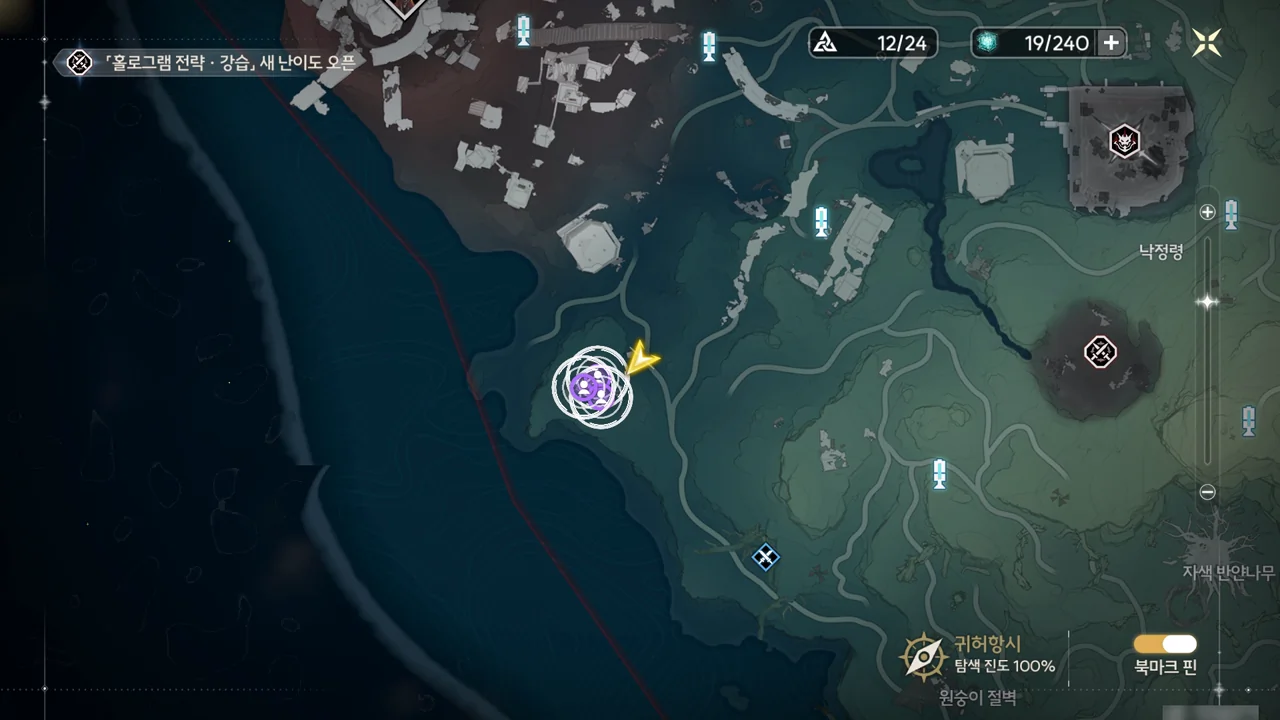Select the horned boss face map marker
Viewport: 1280px width, 720px height.
(x=1125, y=140)
